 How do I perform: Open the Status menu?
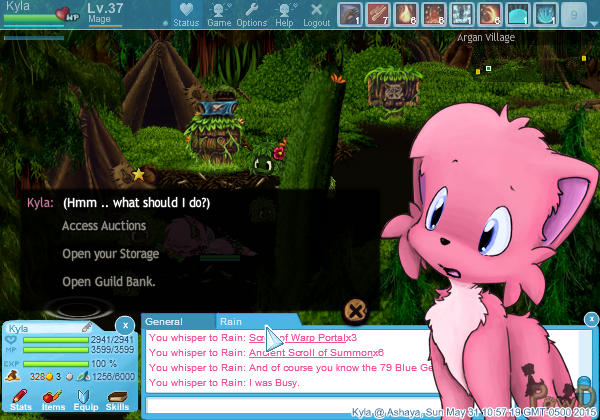pos(185,15)
